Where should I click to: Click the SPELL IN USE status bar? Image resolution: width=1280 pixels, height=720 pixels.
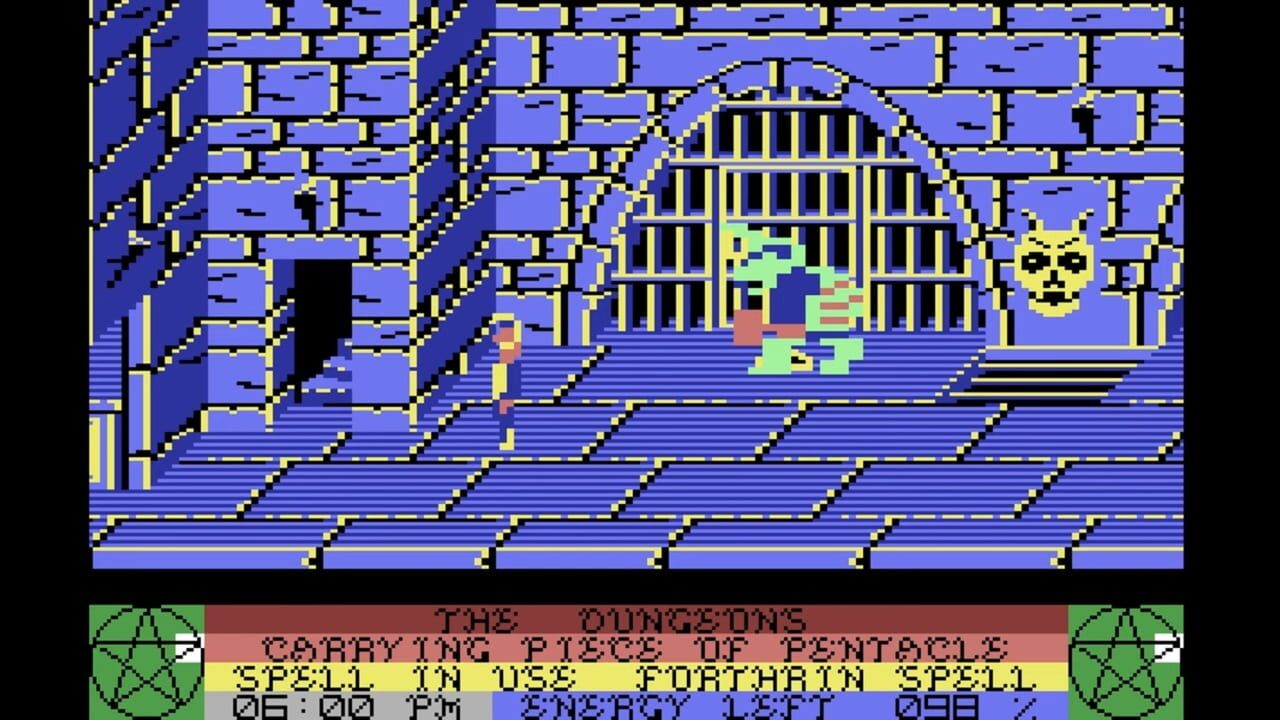coord(400,677)
